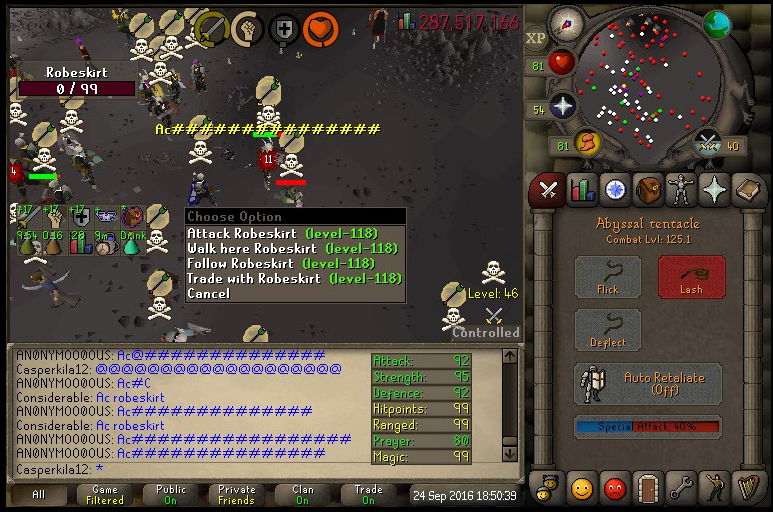Image resolution: width=773 pixels, height=512 pixels.
Task: Toggle Auto Retaliate on
Action: tap(649, 385)
